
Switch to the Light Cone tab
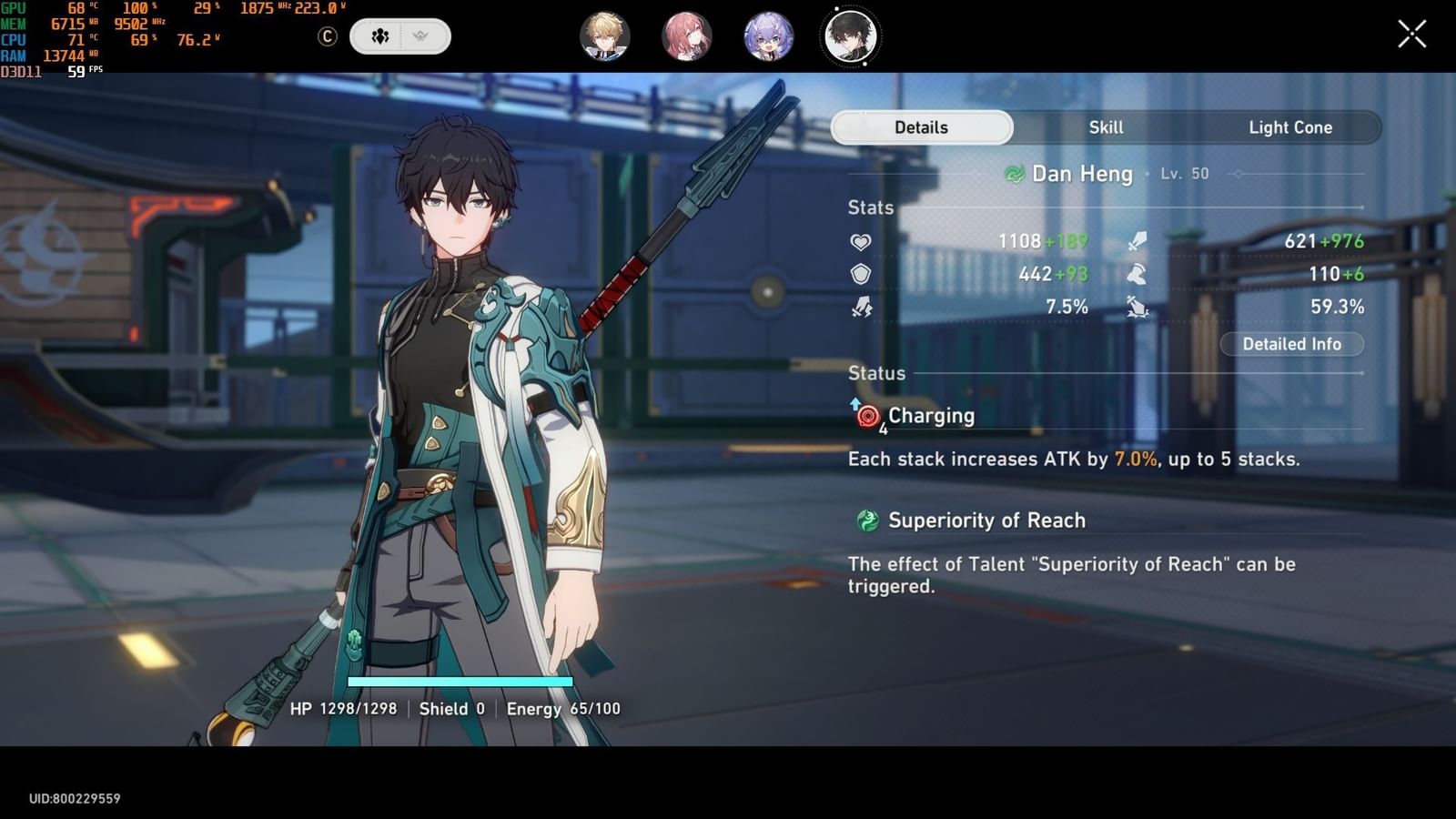[1290, 127]
